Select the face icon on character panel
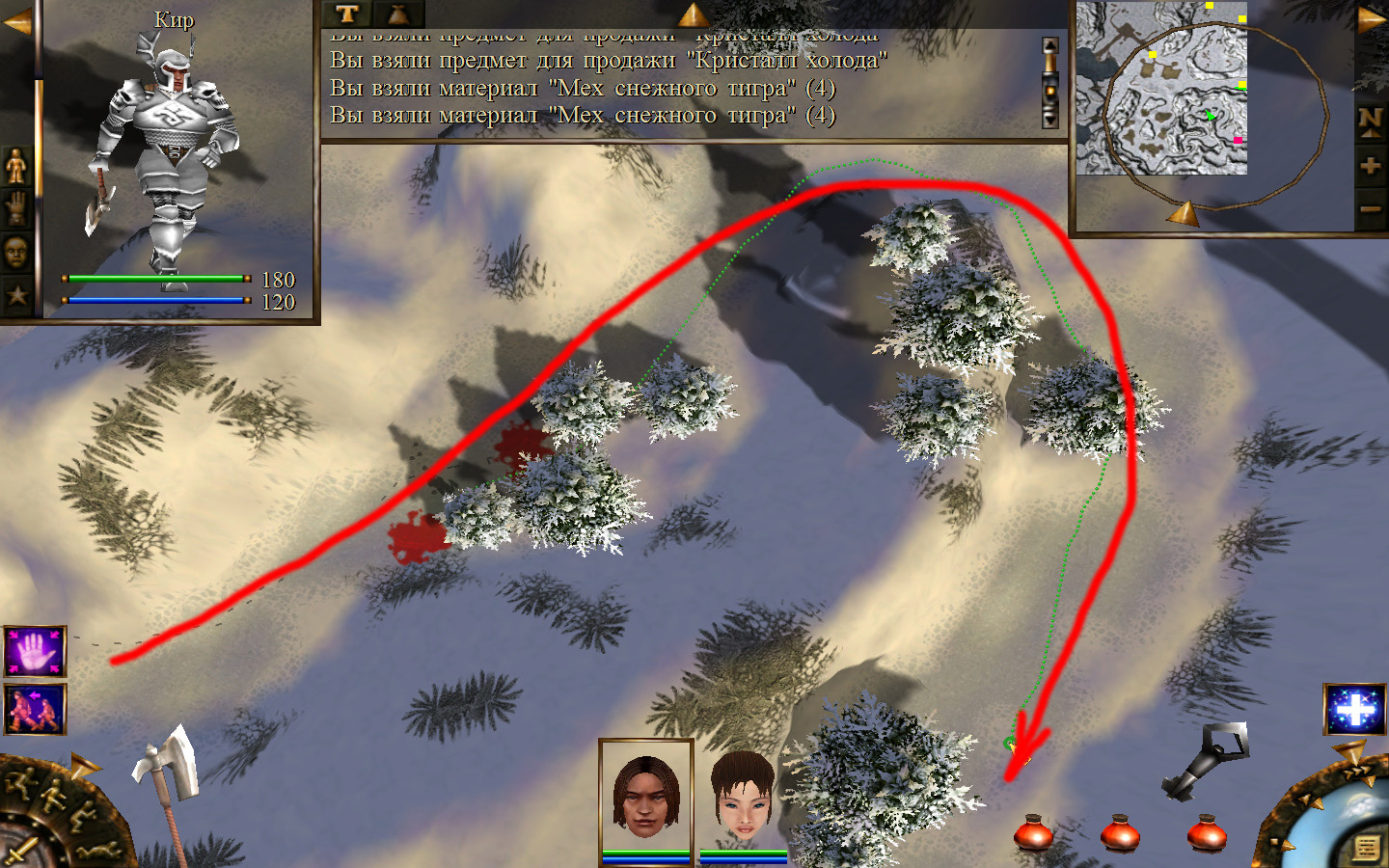Screen dimensions: 1389x868 coord(16,252)
